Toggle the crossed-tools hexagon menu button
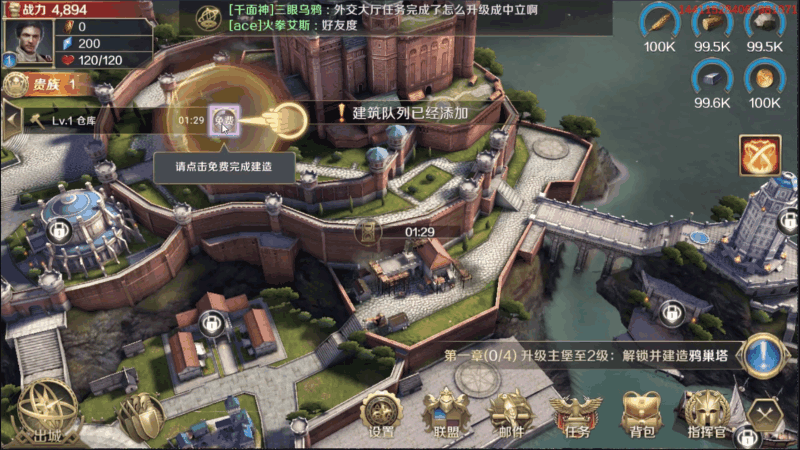This screenshot has width=800, height=450. pyautogui.click(x=767, y=412)
